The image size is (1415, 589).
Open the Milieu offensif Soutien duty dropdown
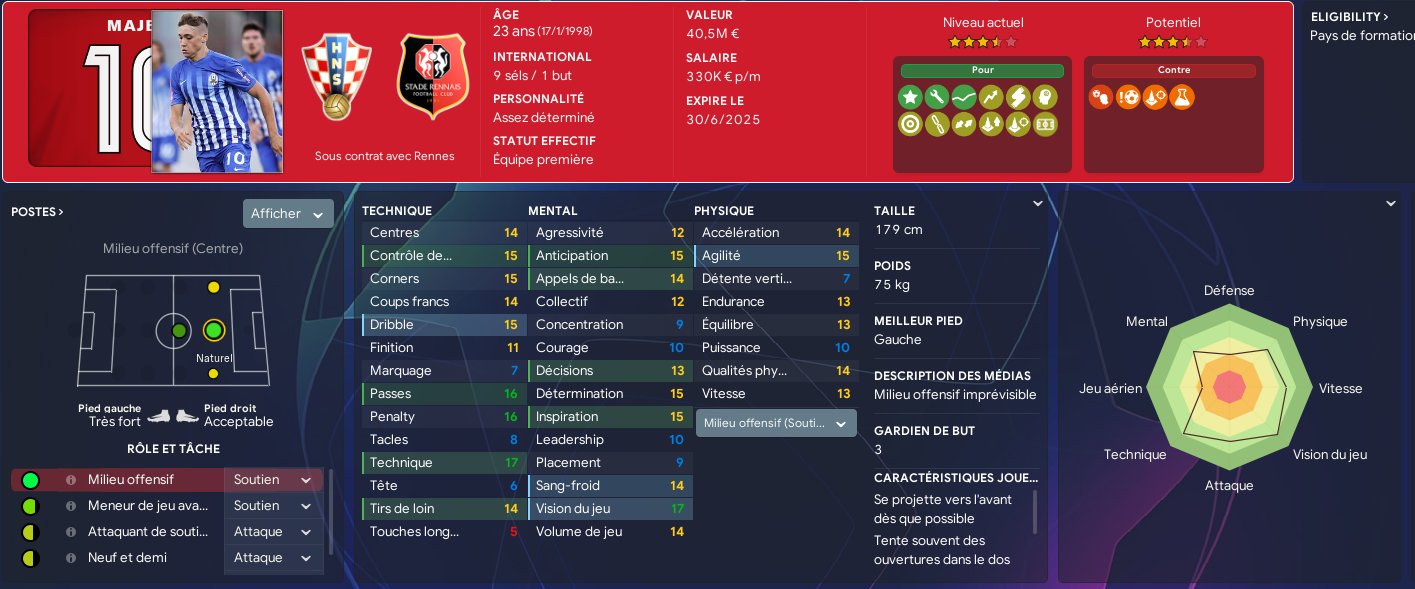273,480
